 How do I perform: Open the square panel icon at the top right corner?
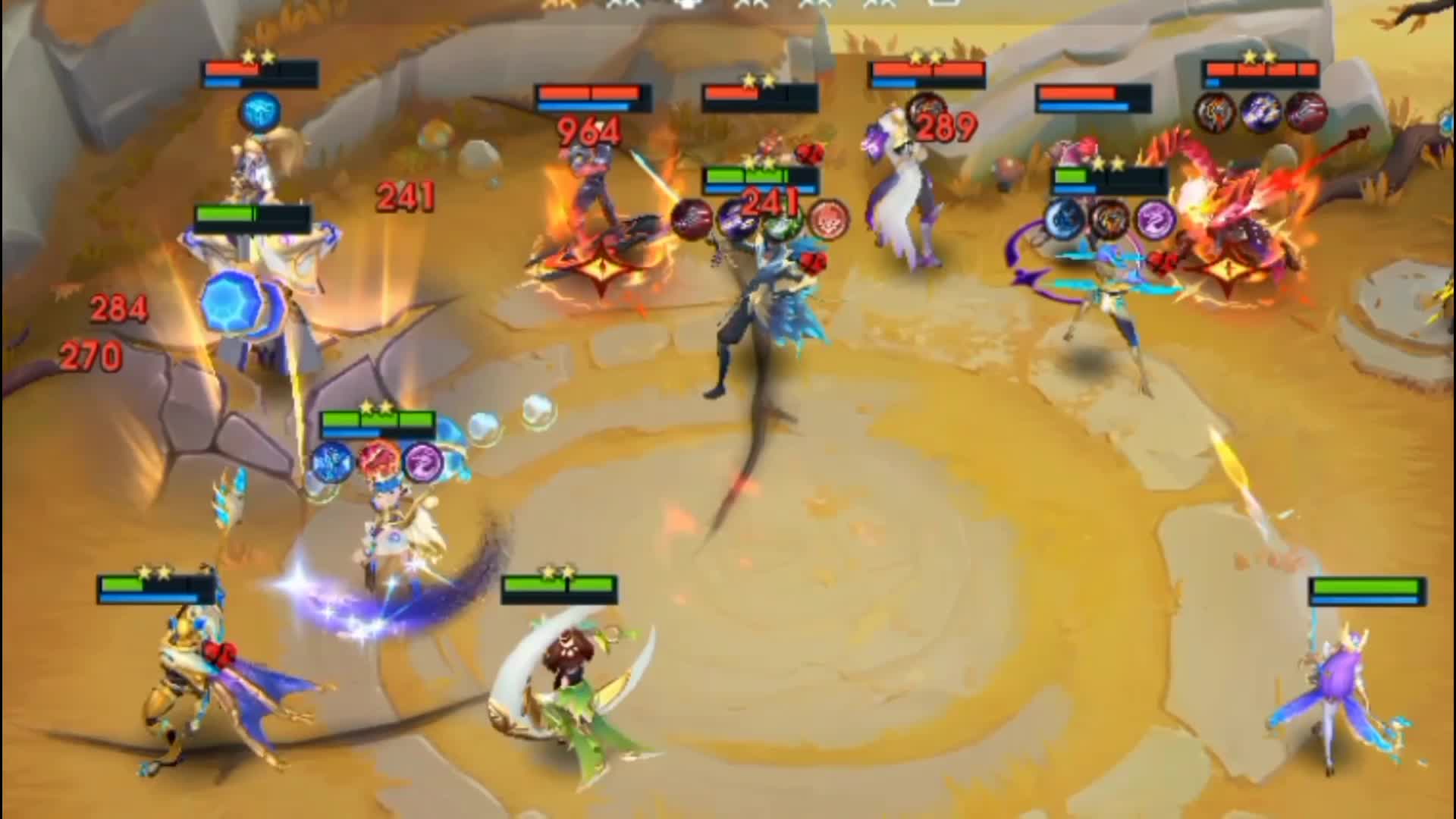click(943, 5)
